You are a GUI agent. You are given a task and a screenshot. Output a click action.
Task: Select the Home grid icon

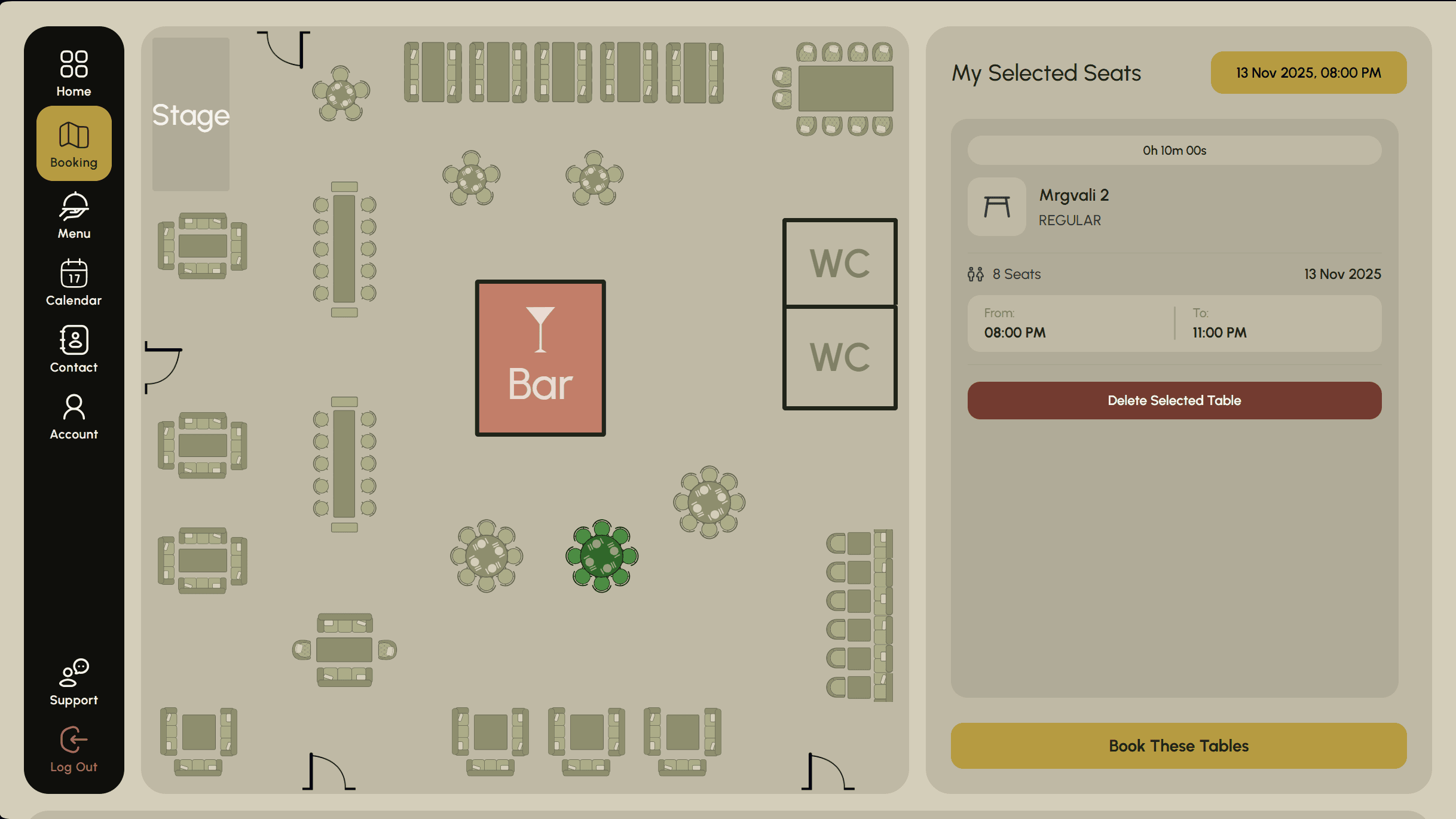coord(73,63)
